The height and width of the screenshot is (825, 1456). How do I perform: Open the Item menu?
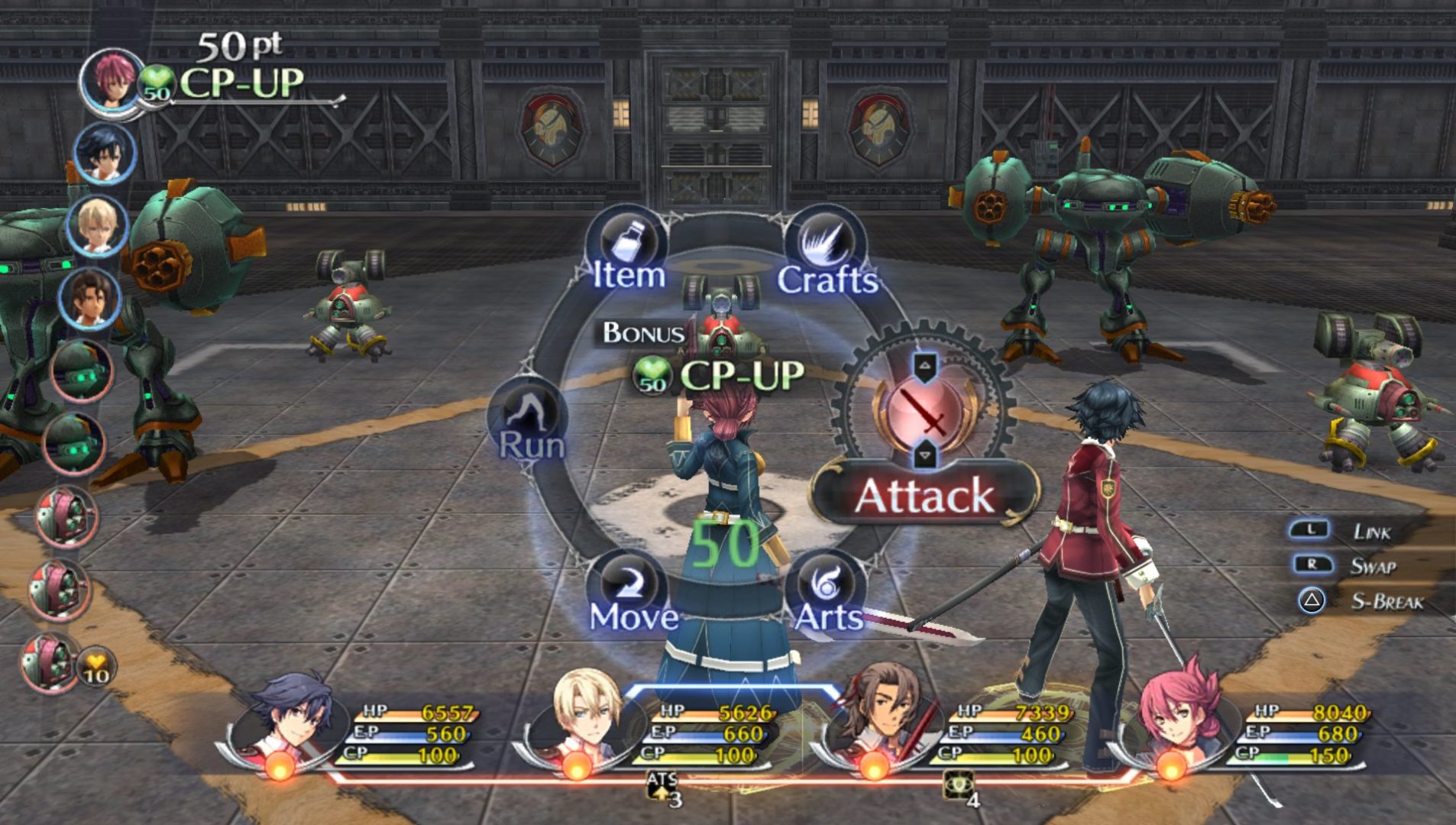point(629,254)
